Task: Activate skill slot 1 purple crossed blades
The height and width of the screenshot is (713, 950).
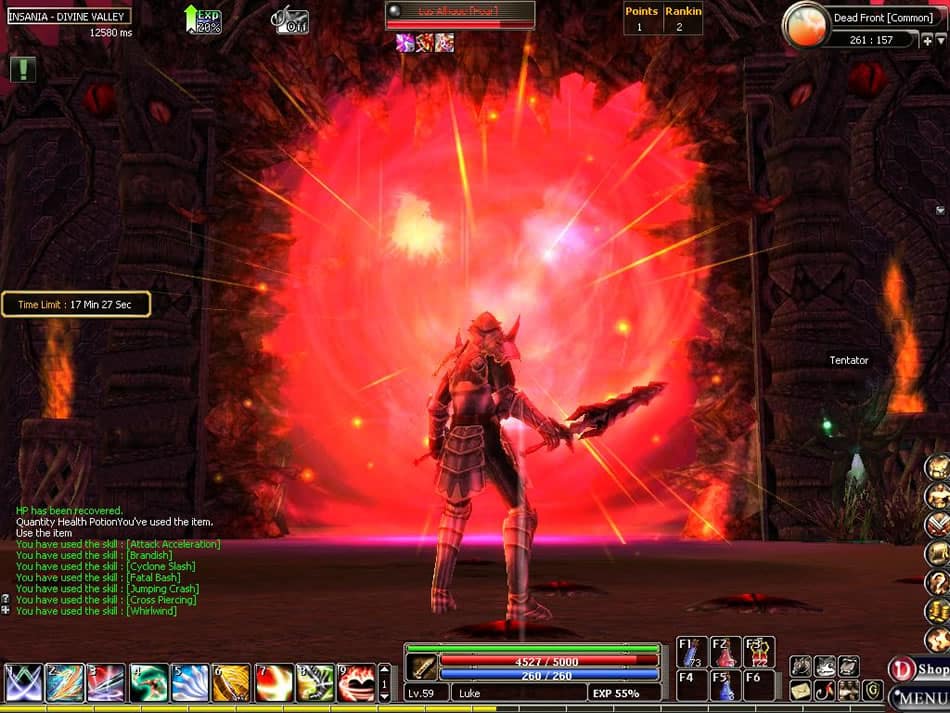Action: tap(22, 682)
